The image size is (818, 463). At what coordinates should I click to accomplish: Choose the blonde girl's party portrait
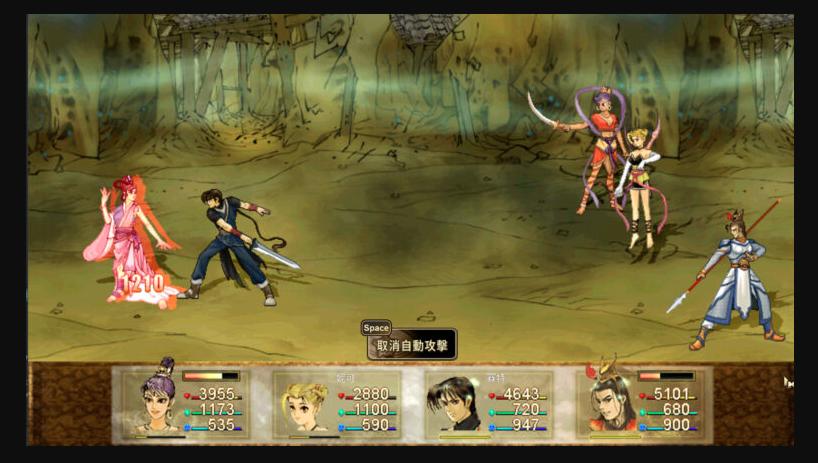coord(304,404)
